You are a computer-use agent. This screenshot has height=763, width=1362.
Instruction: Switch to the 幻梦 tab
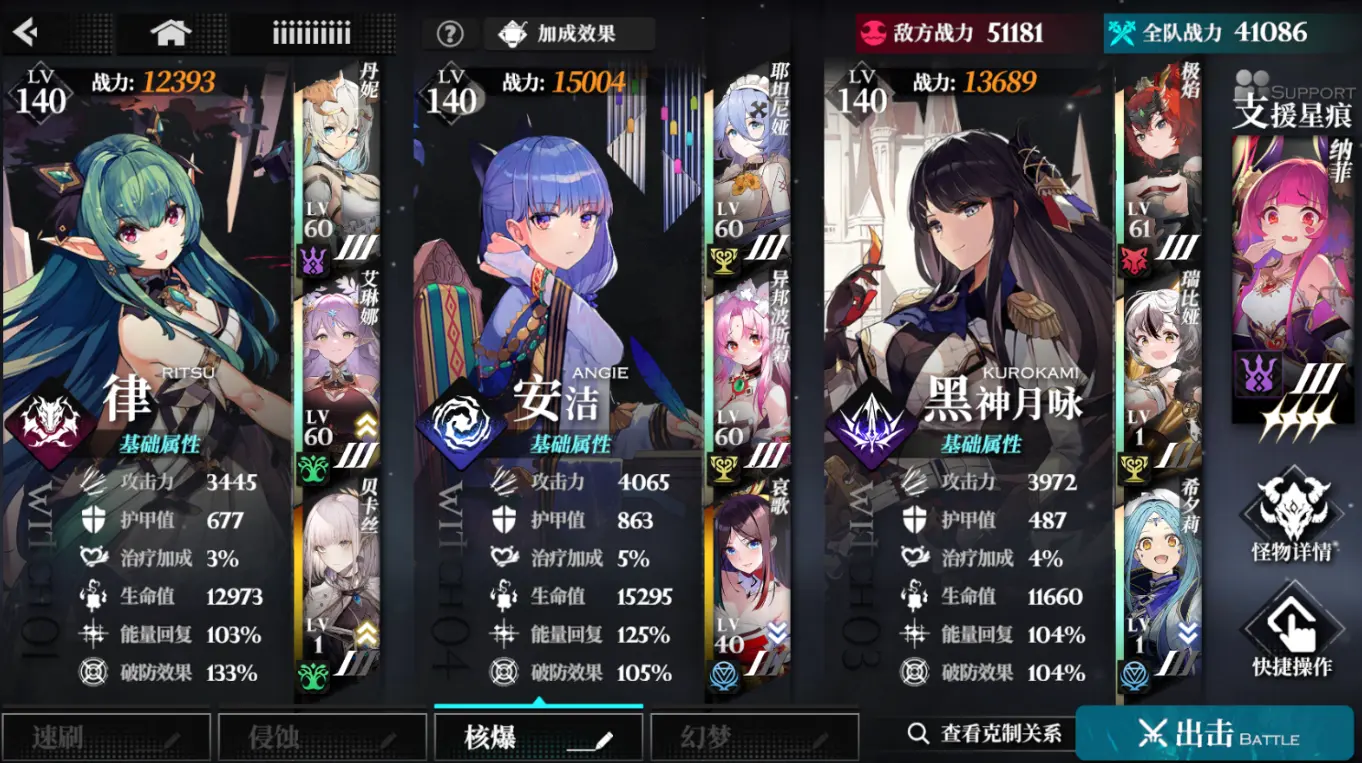click(x=753, y=735)
